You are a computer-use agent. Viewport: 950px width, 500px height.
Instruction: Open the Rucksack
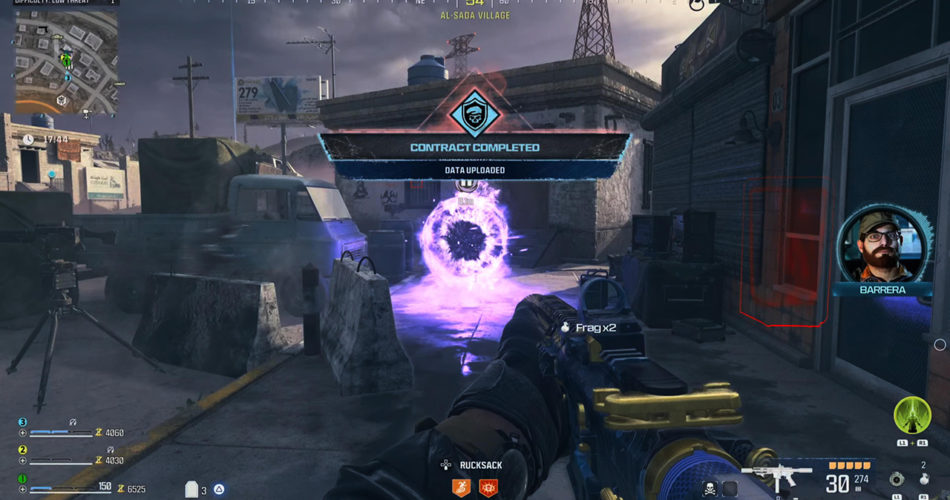(x=473, y=464)
